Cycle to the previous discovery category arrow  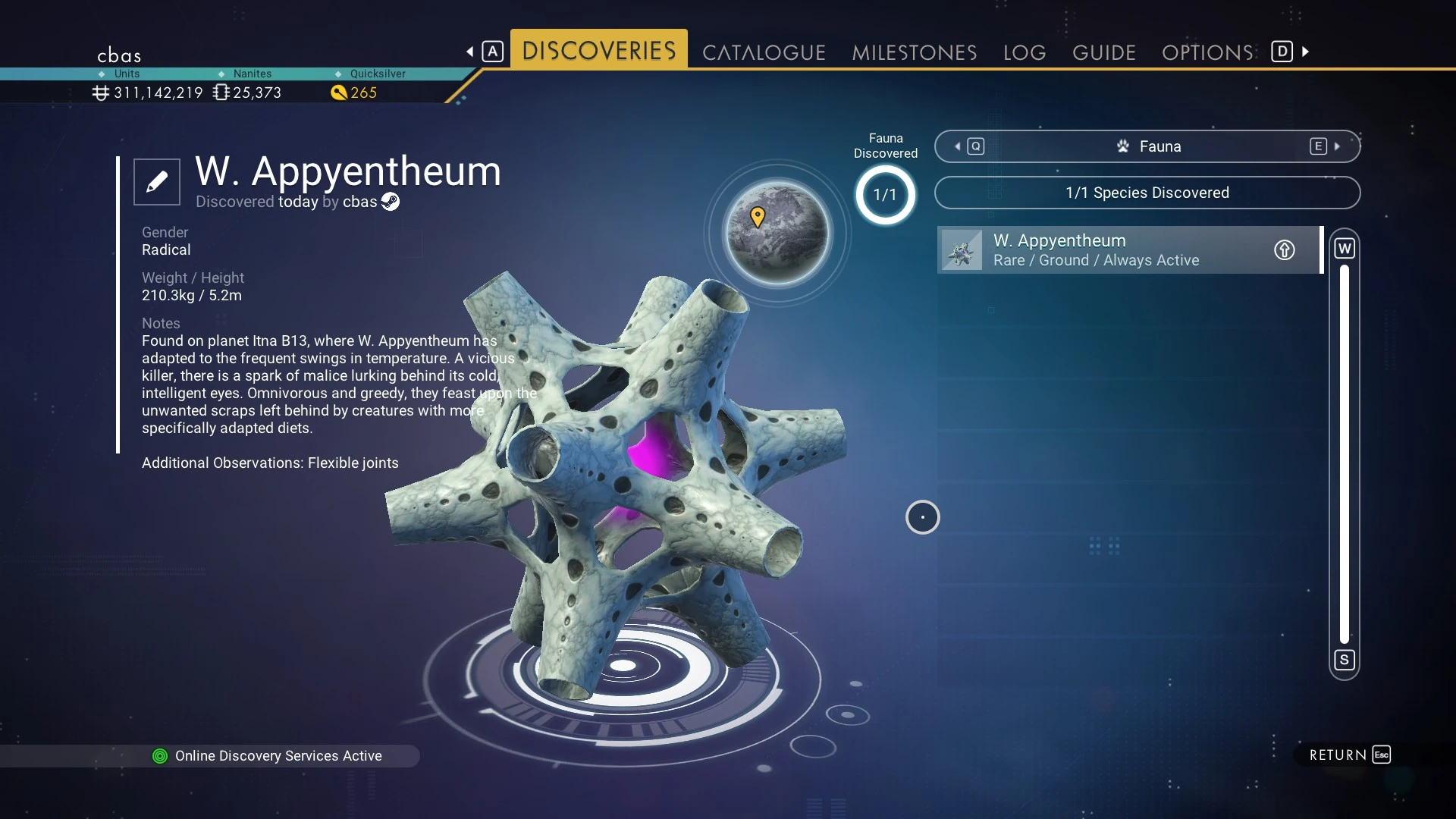tap(958, 146)
